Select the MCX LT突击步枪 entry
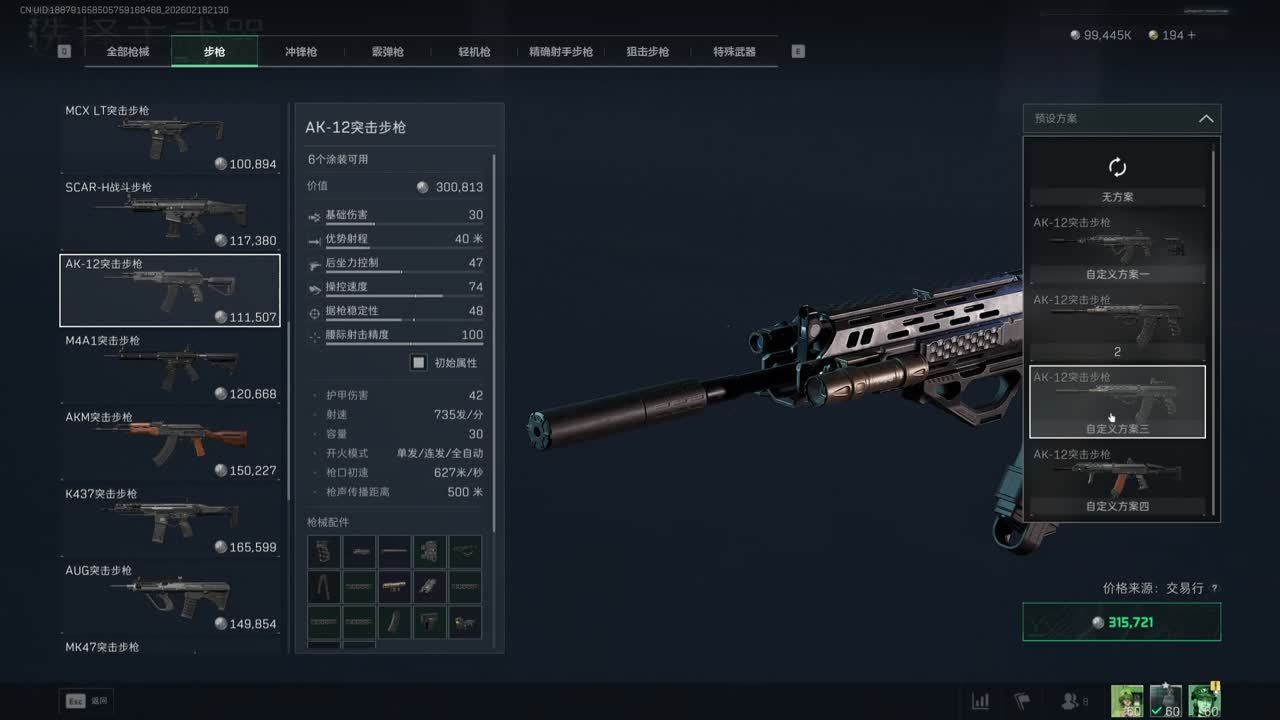This screenshot has height=720, width=1280. 170,138
